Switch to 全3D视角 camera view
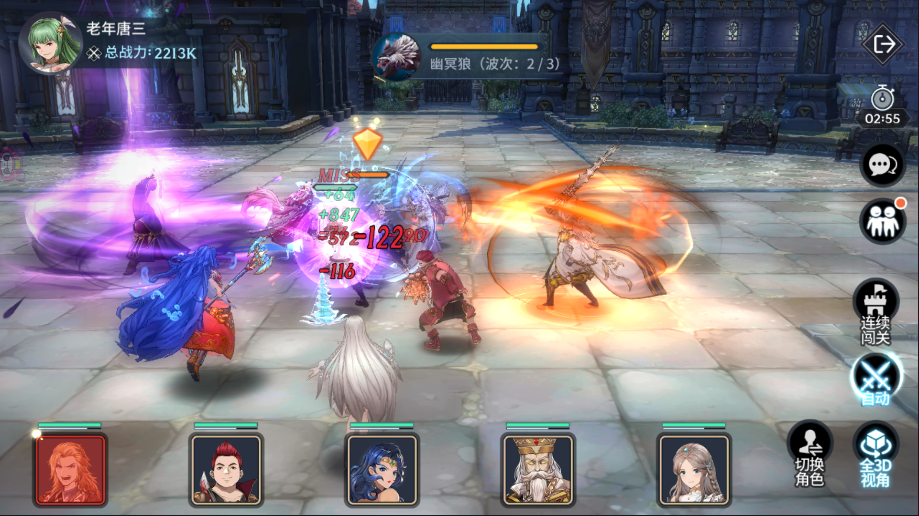 pyautogui.click(x=875, y=451)
